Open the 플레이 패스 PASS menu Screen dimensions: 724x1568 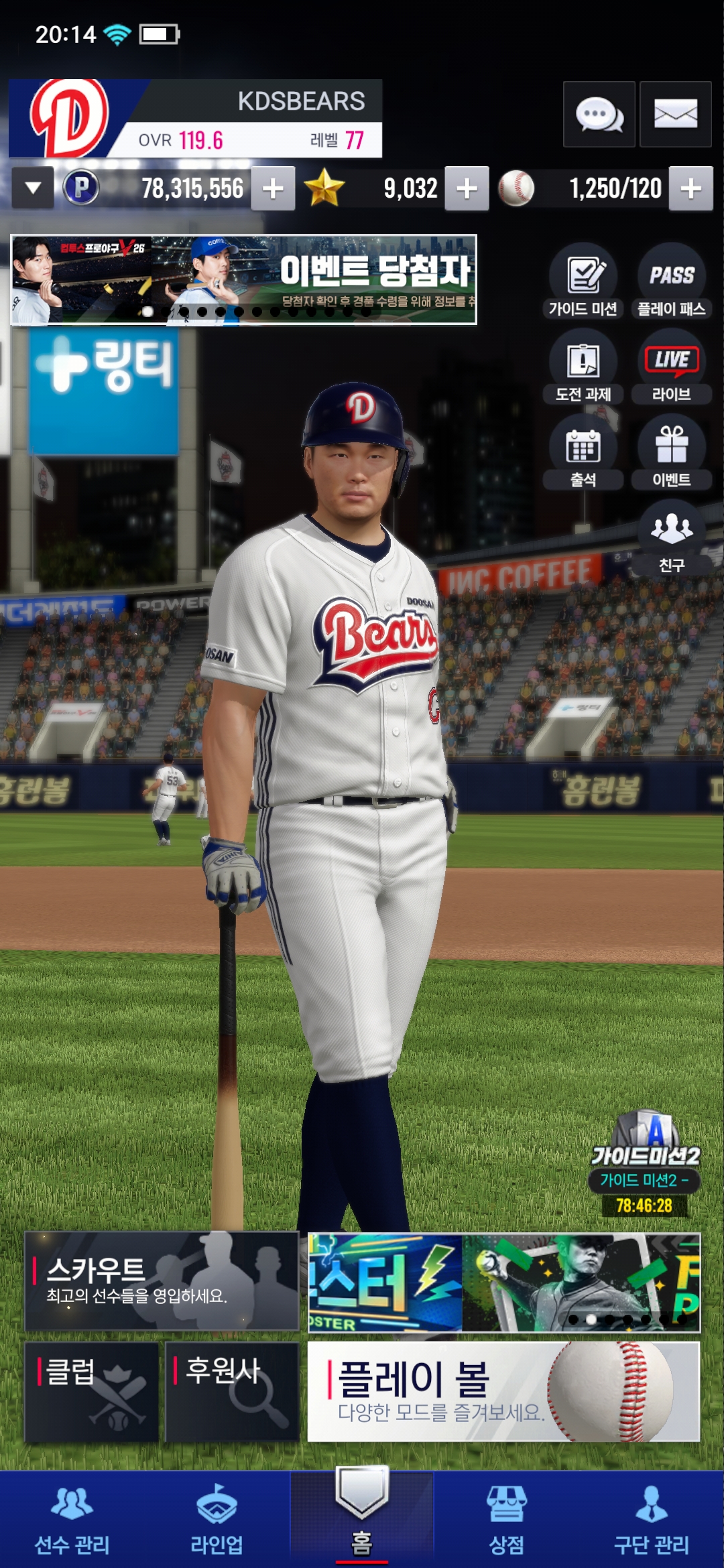pos(671,281)
